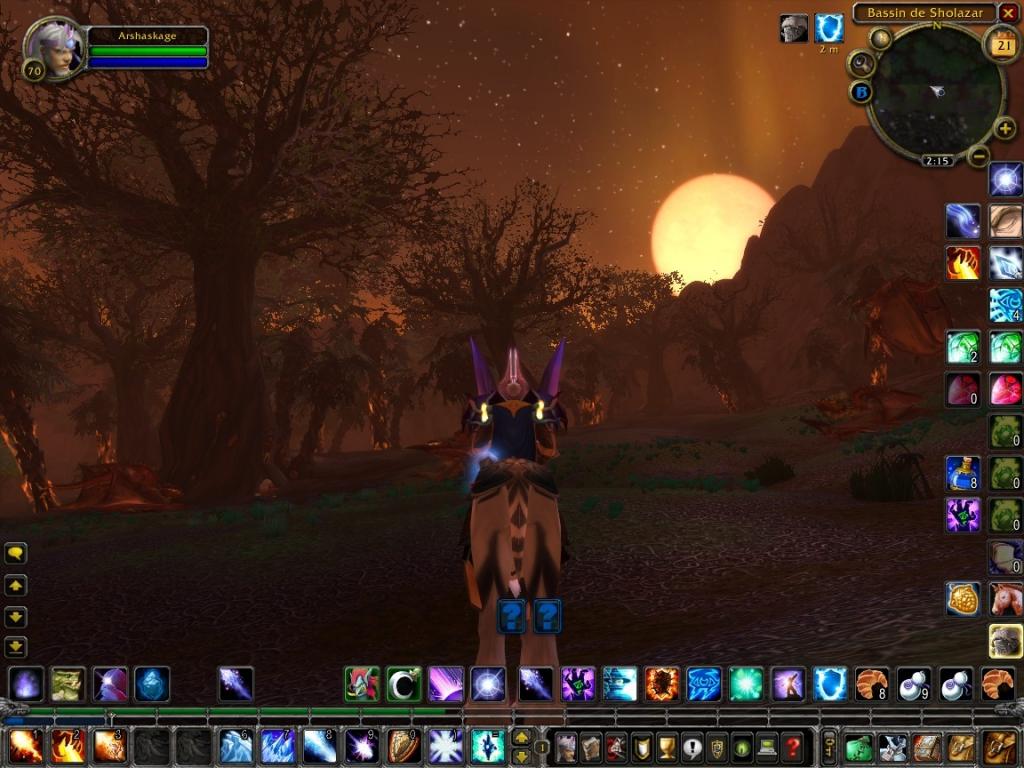Close the minimap with the X button

coord(1008,13)
